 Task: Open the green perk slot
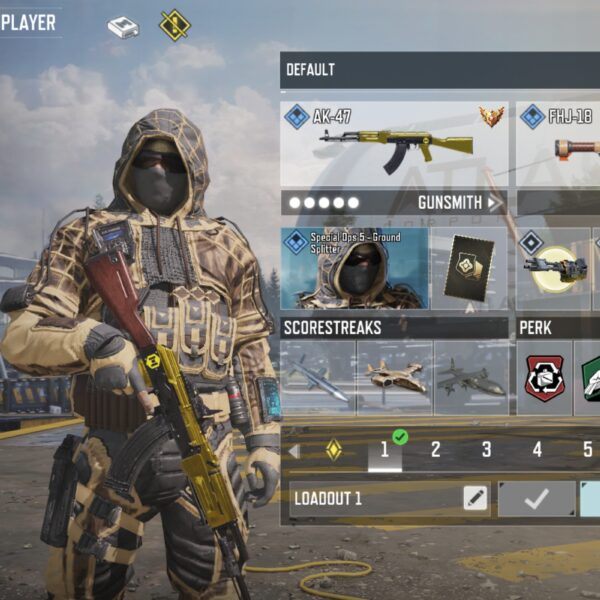[590, 377]
